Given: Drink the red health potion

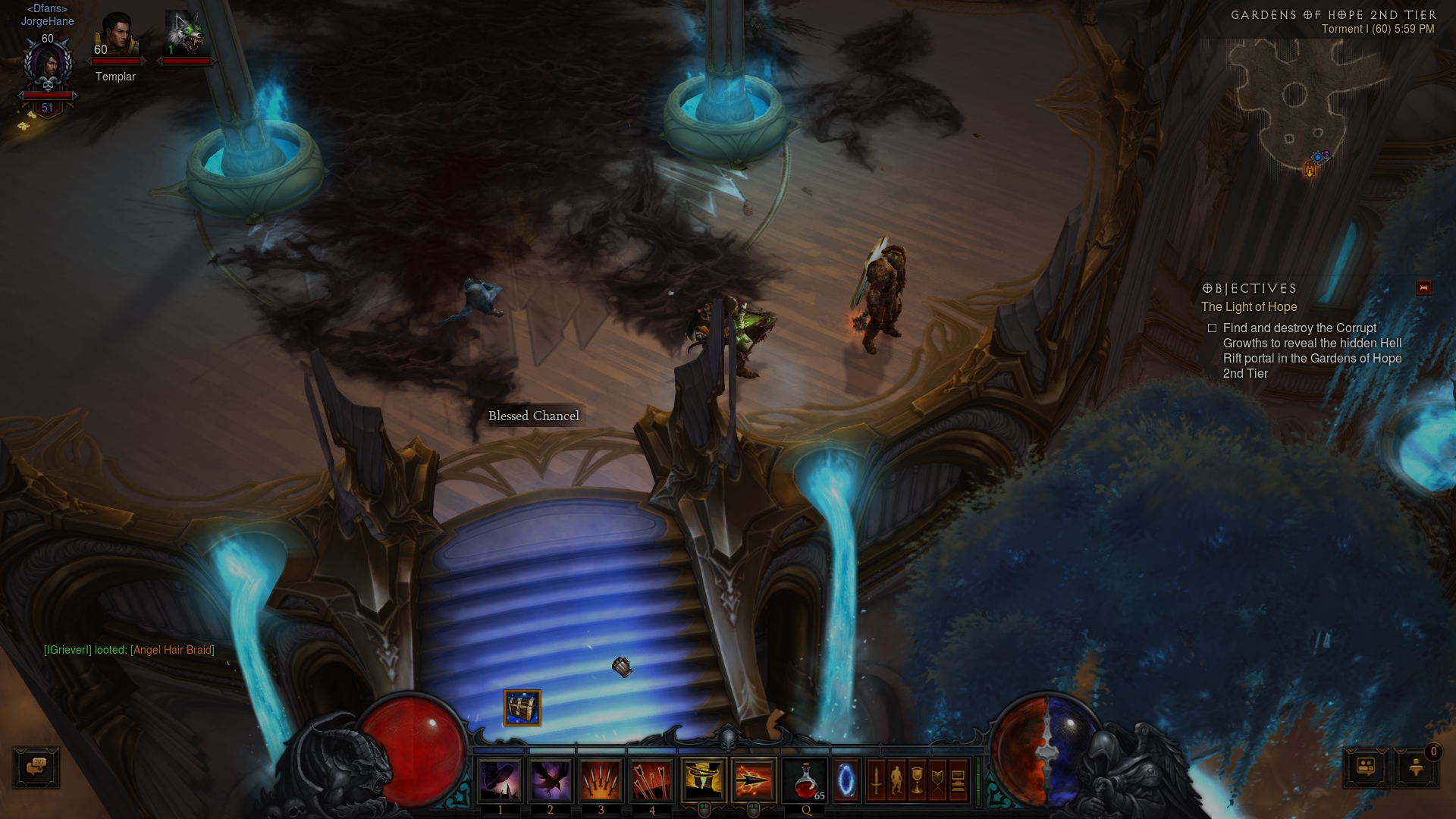Looking at the screenshot, I should (806, 780).
